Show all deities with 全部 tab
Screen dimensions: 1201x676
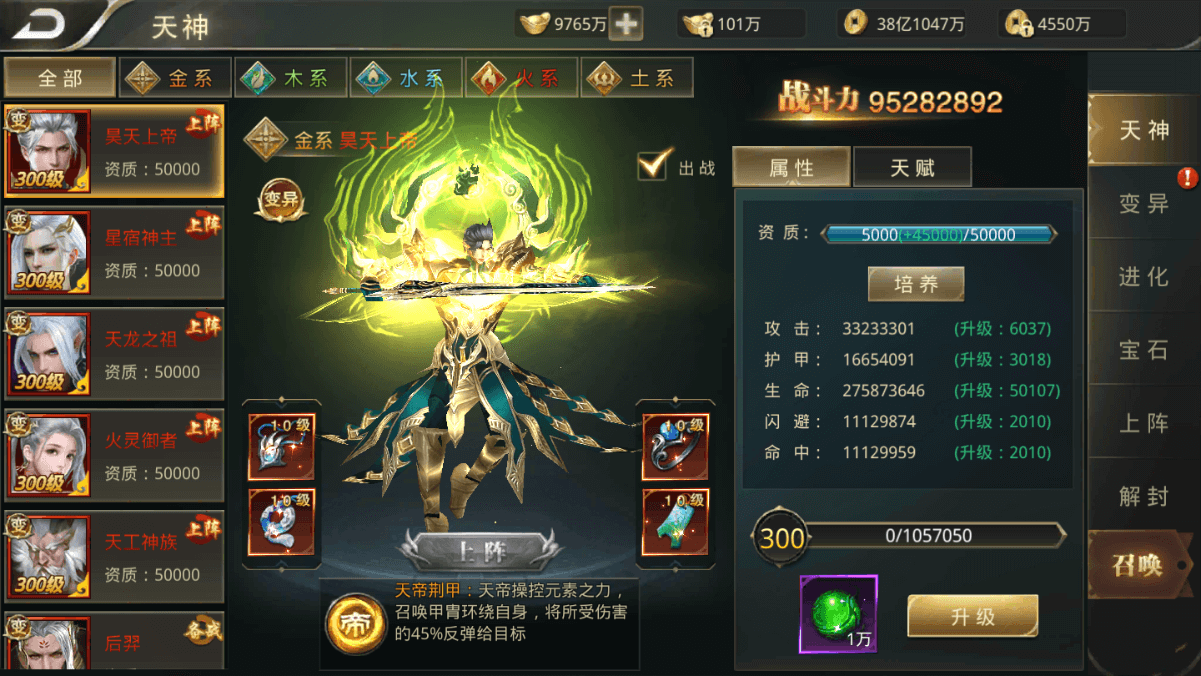coord(59,78)
